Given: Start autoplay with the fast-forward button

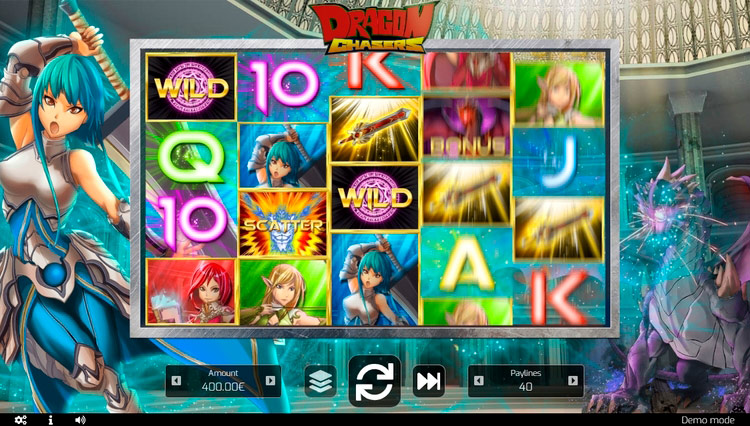Looking at the screenshot, I should pos(429,381).
